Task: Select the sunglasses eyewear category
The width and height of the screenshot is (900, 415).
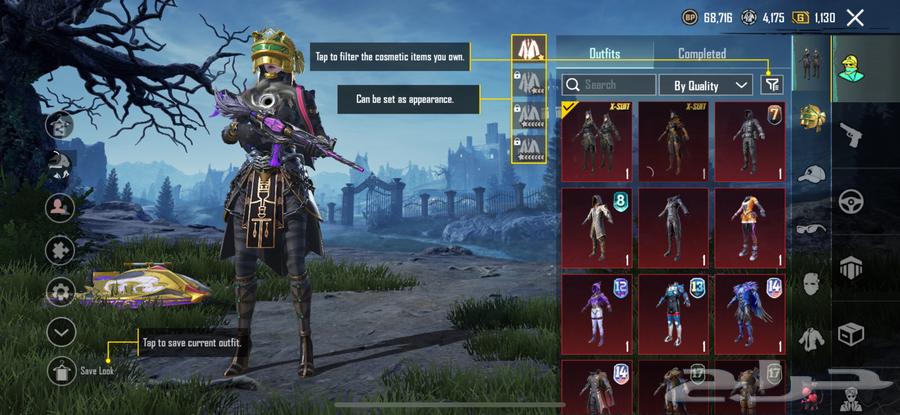Action: (812, 228)
